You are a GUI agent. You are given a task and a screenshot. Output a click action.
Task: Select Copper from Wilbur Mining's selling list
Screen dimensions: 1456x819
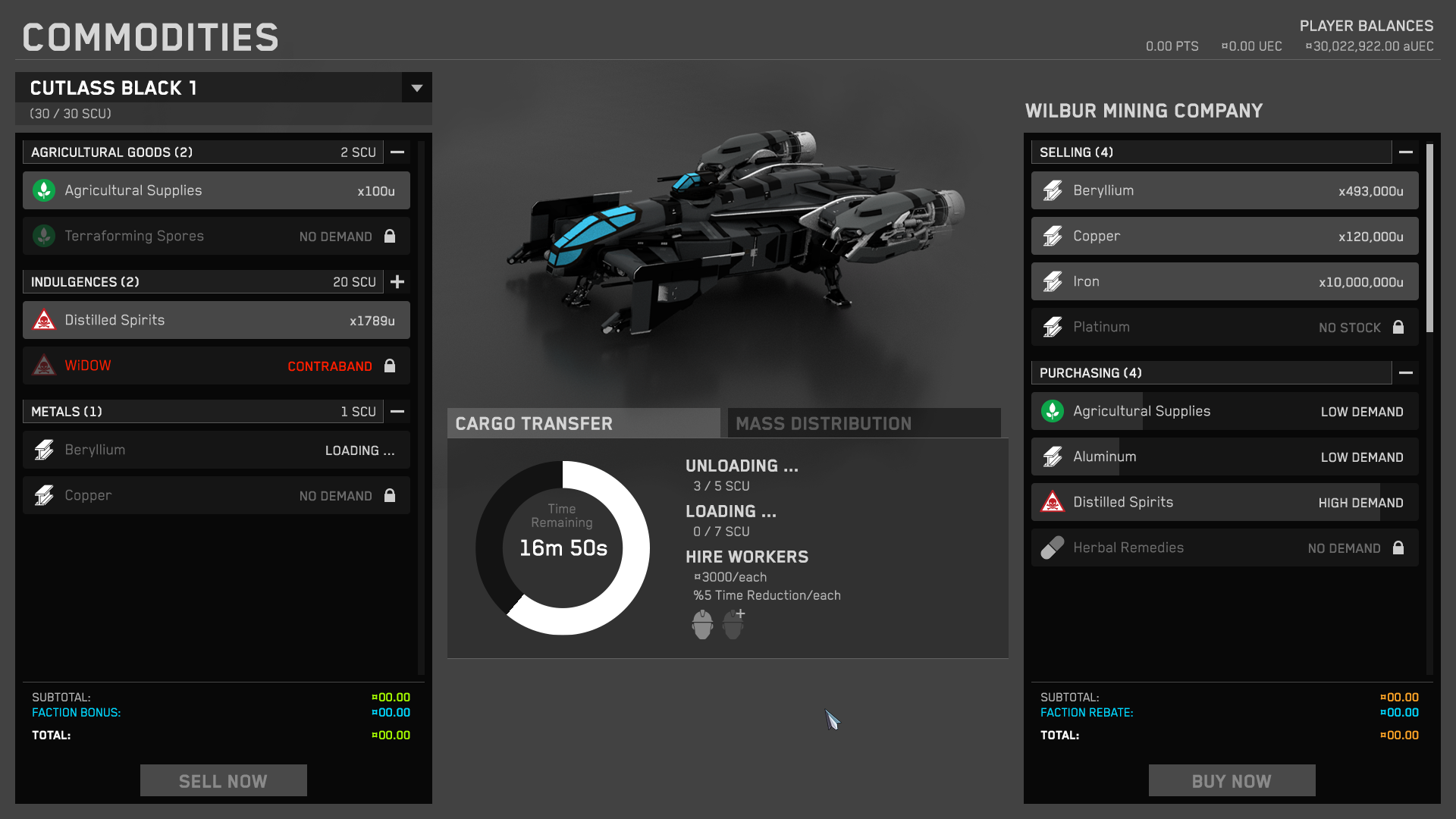(1224, 237)
